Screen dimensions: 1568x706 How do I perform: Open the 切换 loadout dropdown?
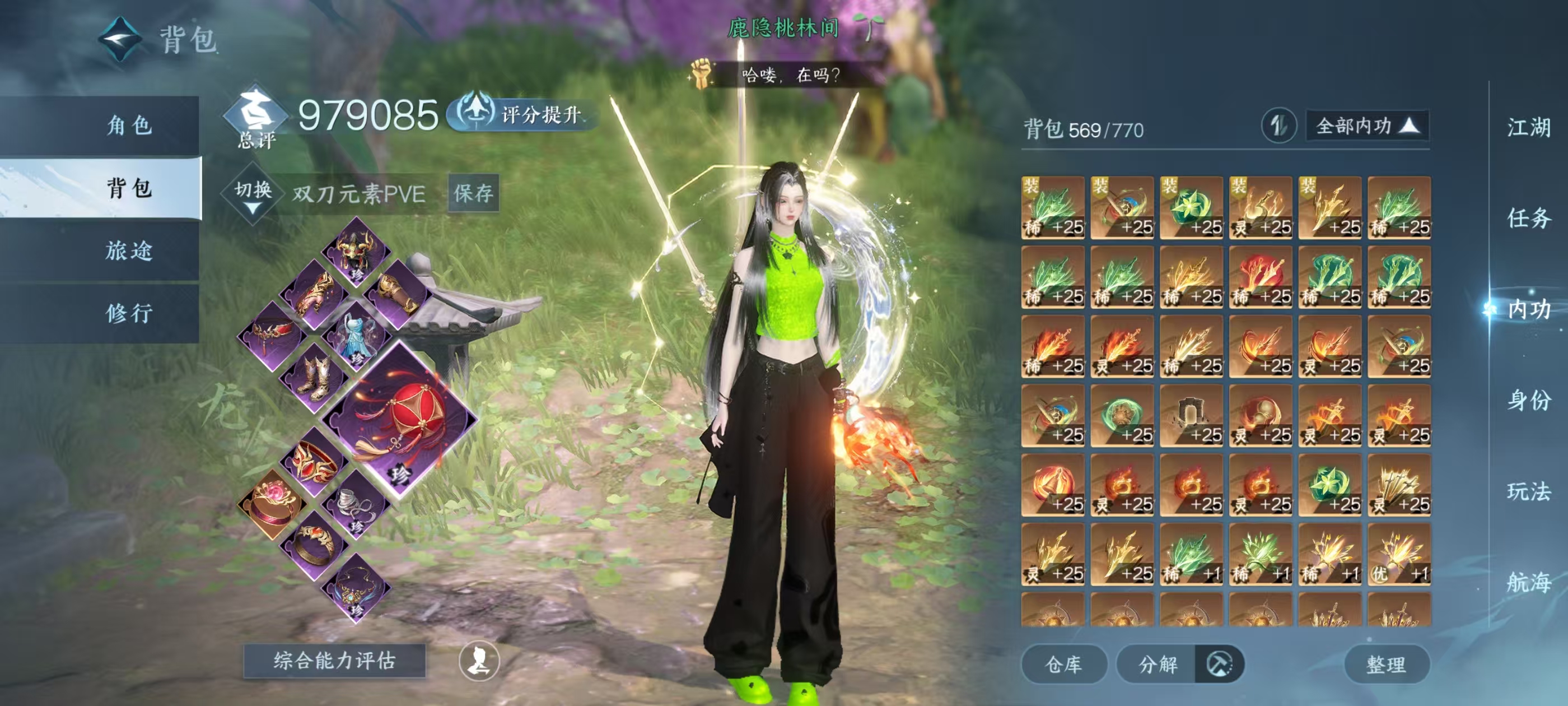point(253,195)
